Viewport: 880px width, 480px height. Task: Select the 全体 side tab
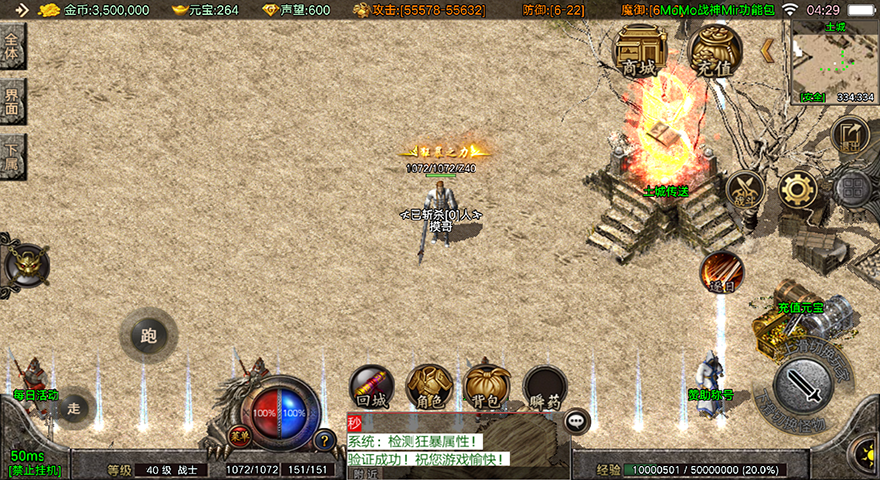pos(12,47)
